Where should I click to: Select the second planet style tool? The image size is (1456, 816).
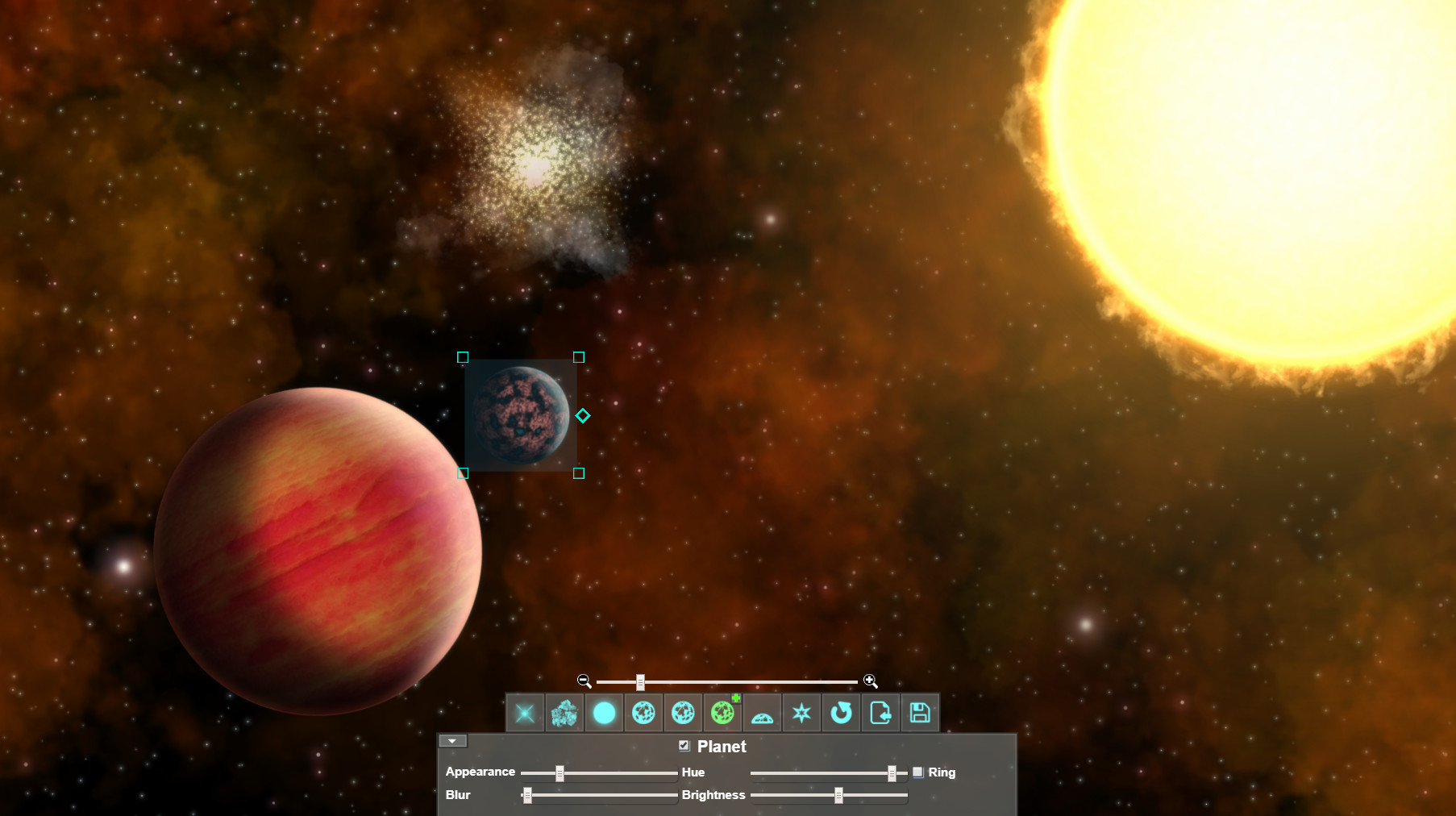pyautogui.click(x=683, y=712)
